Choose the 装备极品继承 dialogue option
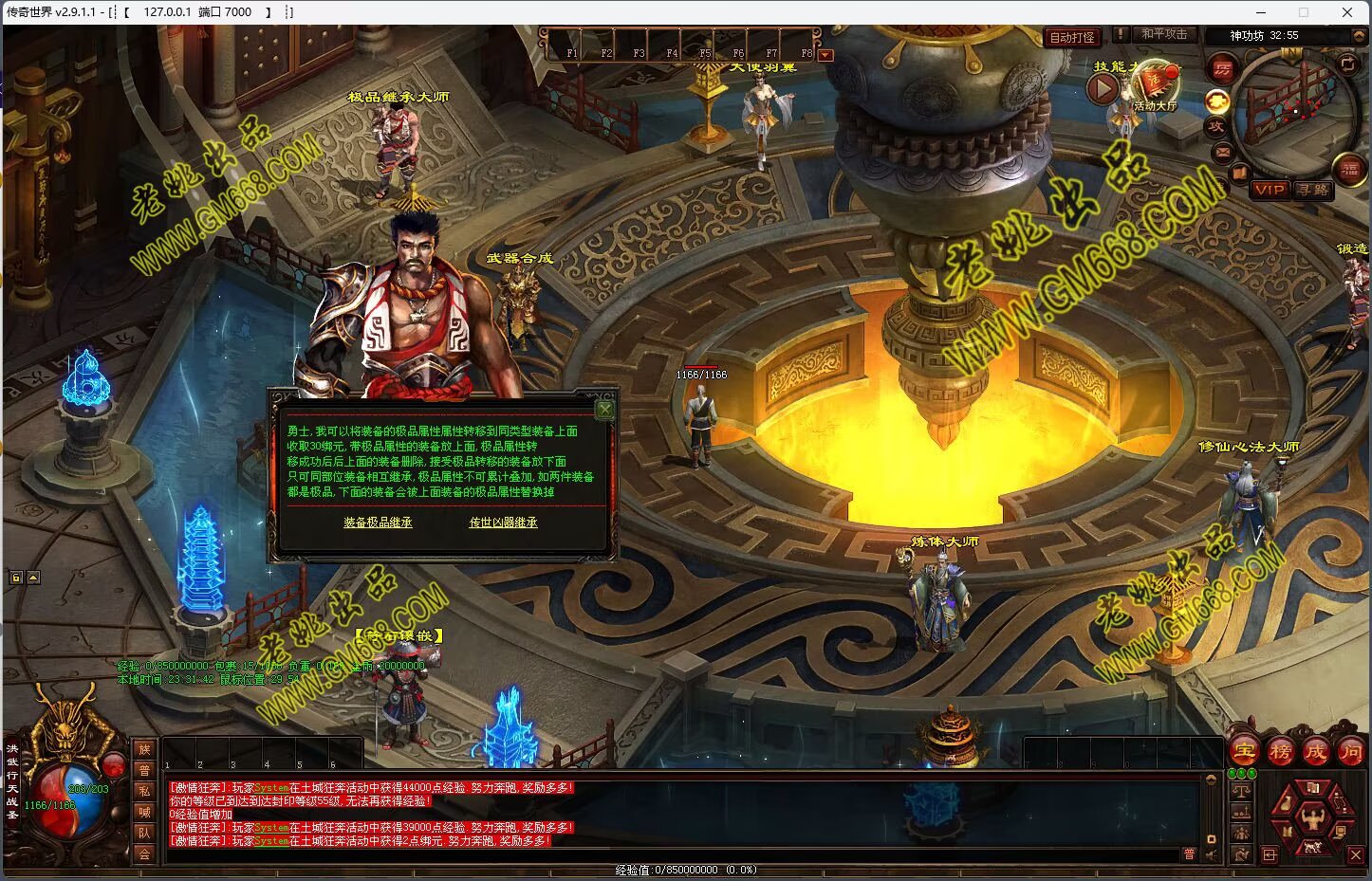This screenshot has width=1372, height=881. 378,523
